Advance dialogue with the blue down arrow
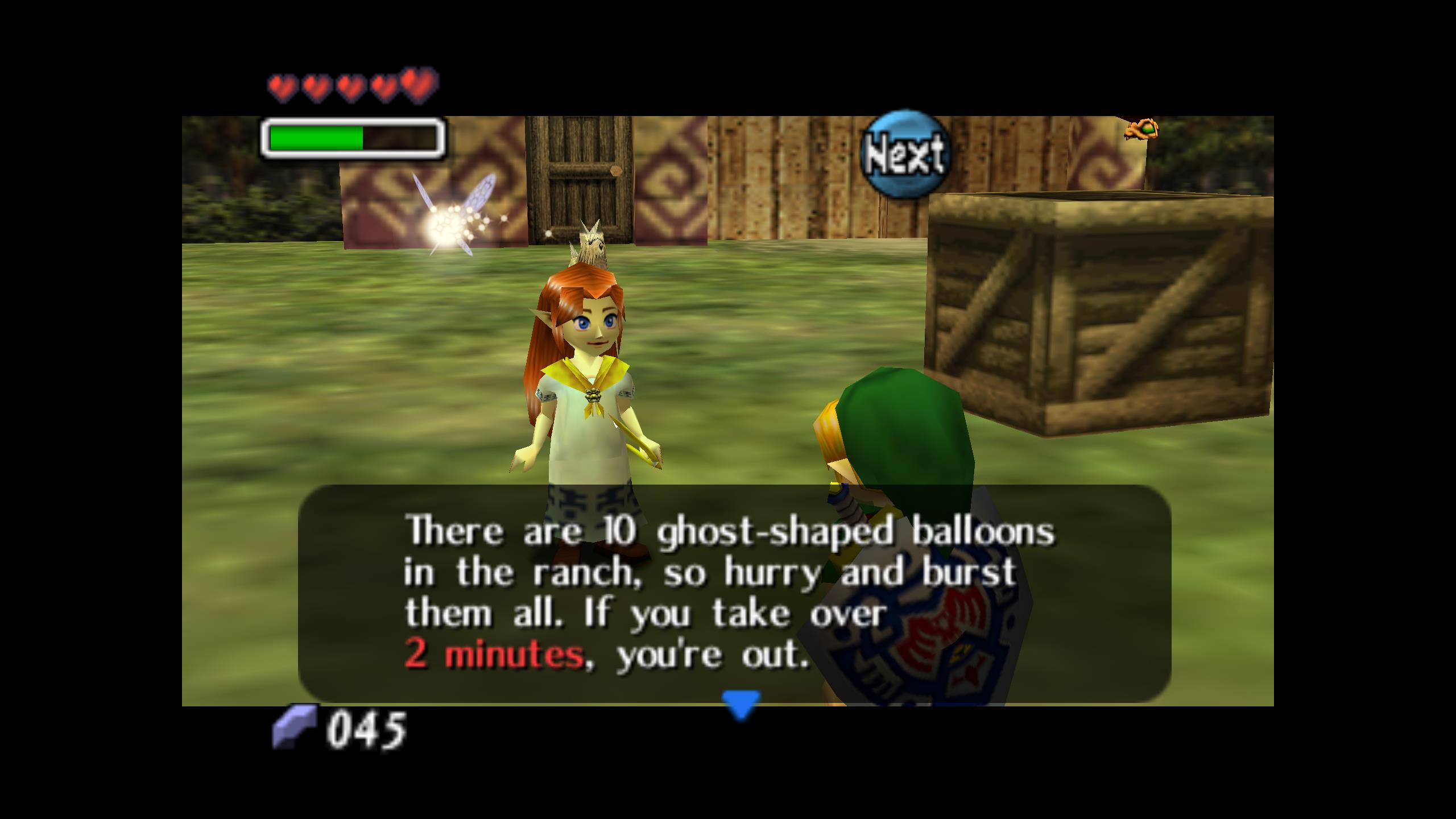The width and height of the screenshot is (1456, 819). [x=741, y=704]
